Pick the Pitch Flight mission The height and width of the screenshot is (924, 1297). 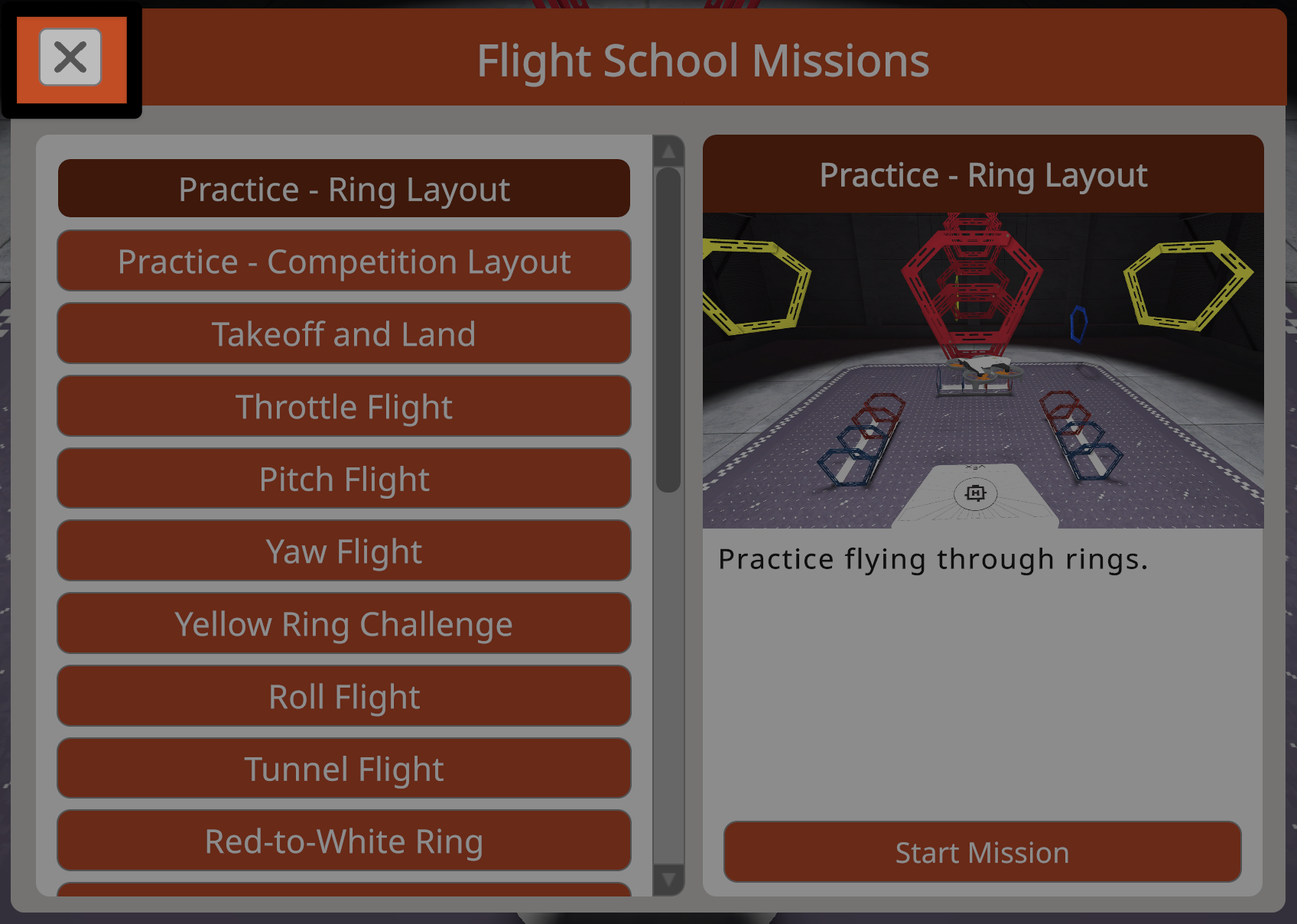[x=343, y=478]
